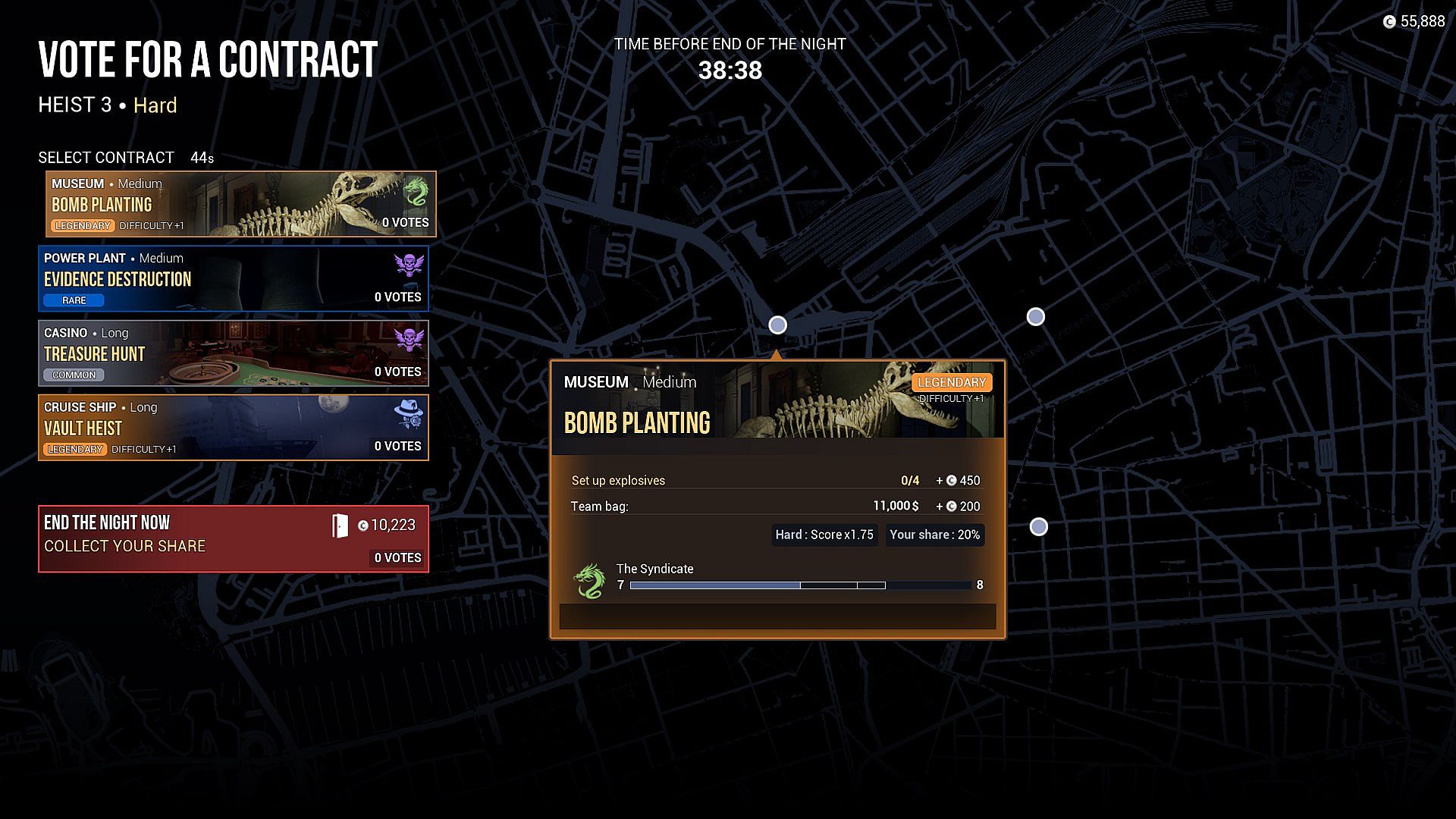The height and width of the screenshot is (819, 1456).
Task: Vote for the Museum Bomb Planting contract
Action: pyautogui.click(x=240, y=204)
